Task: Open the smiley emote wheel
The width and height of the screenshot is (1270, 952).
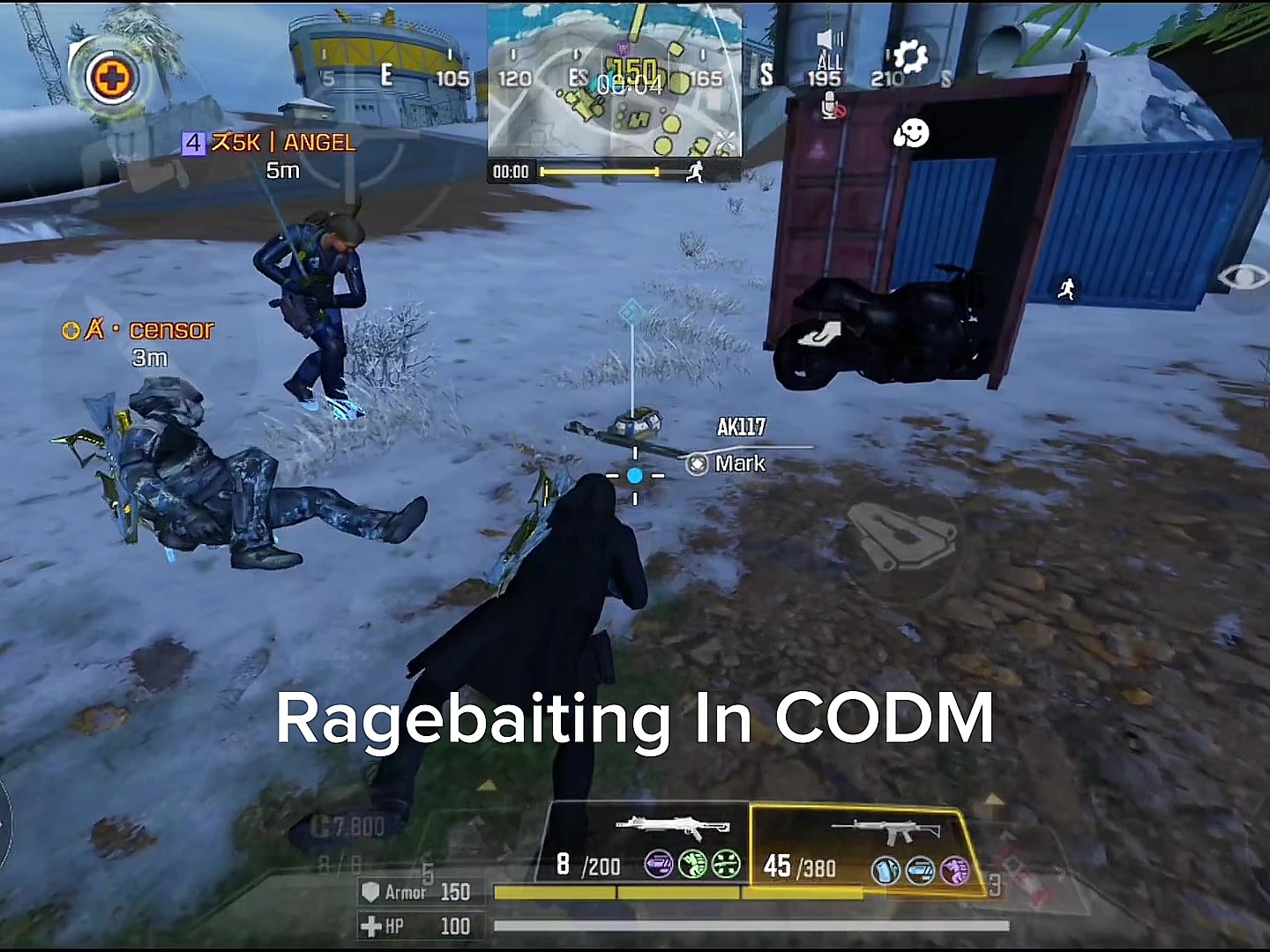Action: [911, 134]
